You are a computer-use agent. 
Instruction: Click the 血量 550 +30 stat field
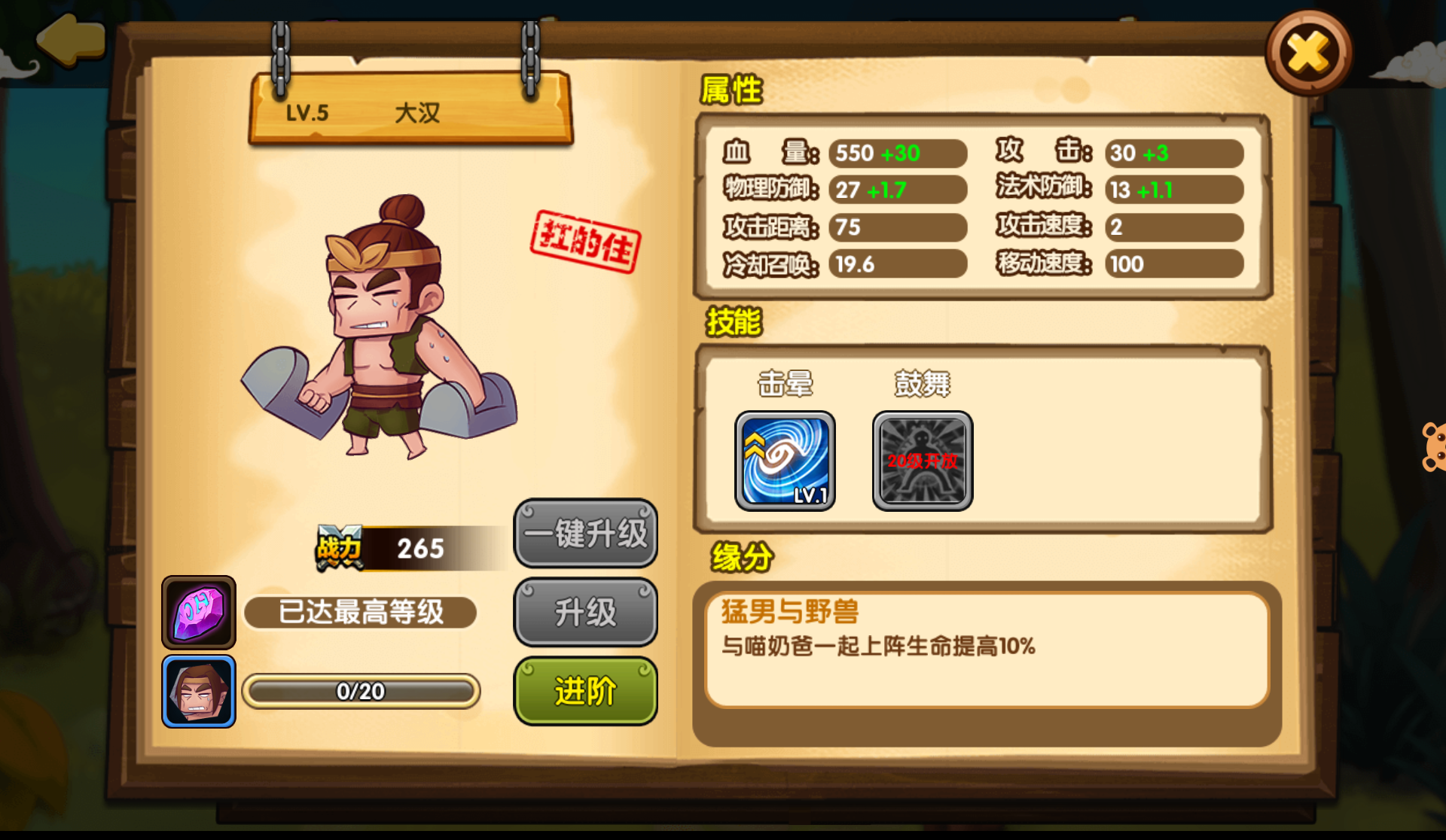tap(896, 153)
